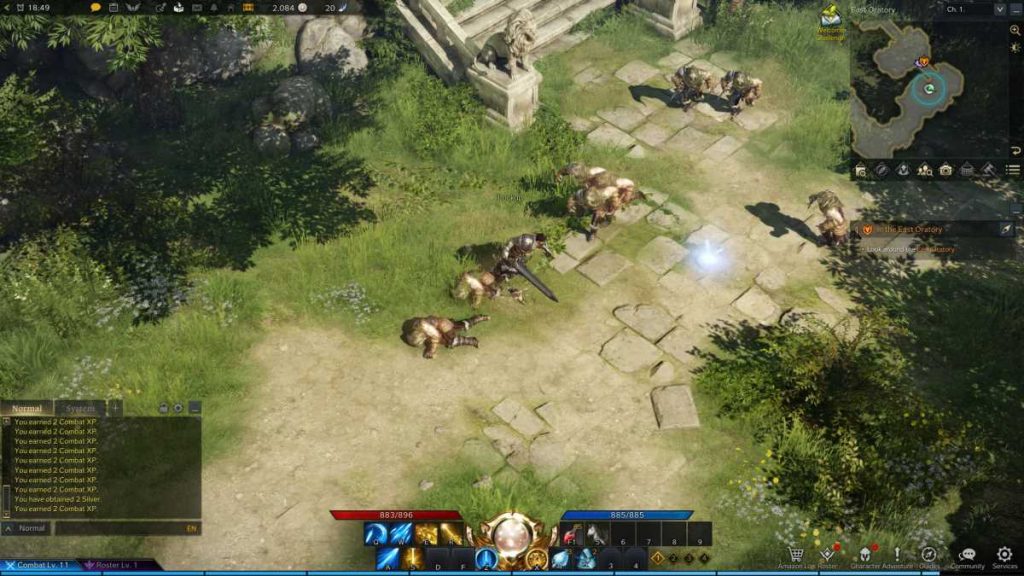Activate the Z blue sword identity skill

487,559
